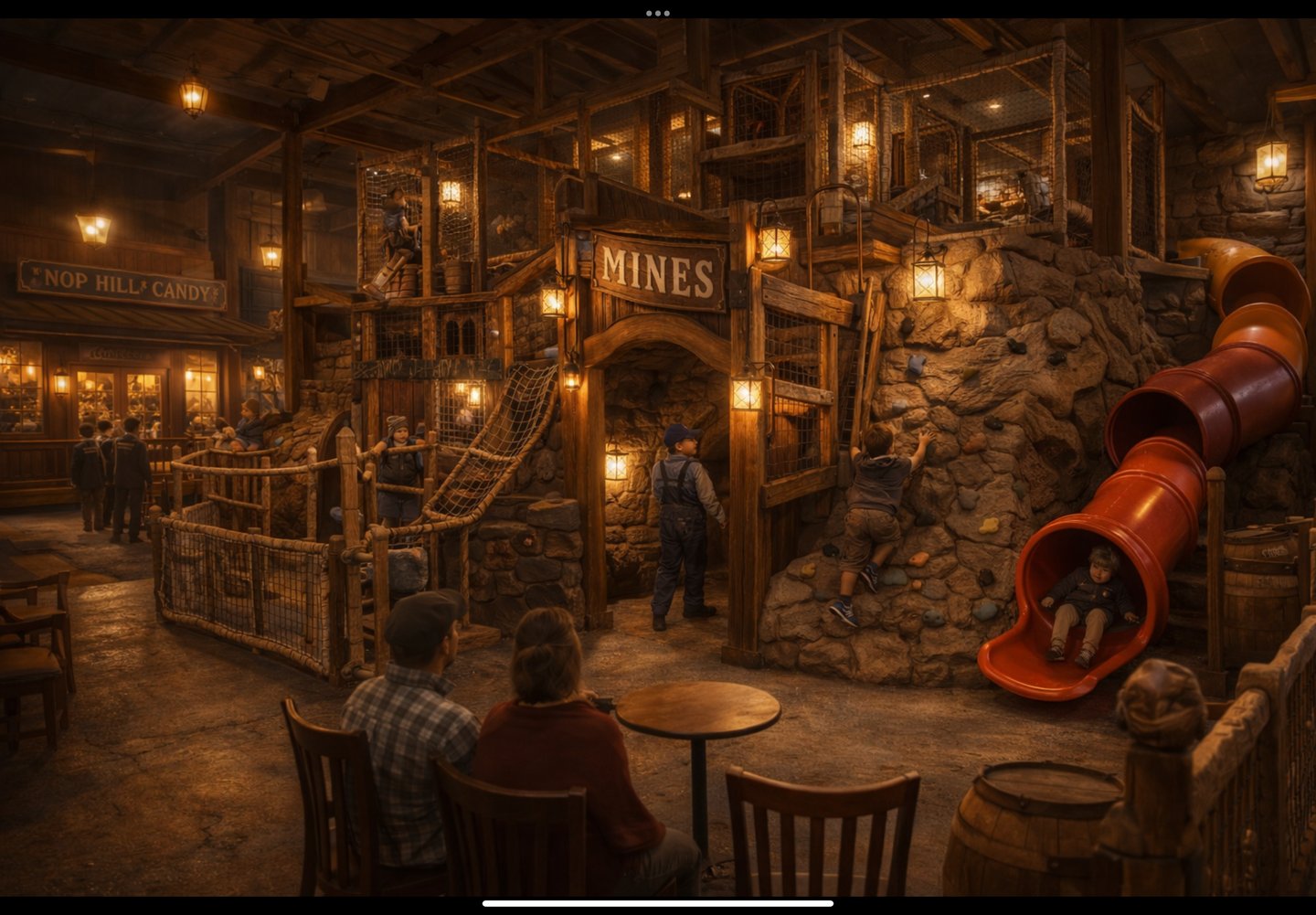The height and width of the screenshot is (915, 1316).
Task: Open the three-dot multitasking menu
Action: pyautogui.click(x=657, y=13)
